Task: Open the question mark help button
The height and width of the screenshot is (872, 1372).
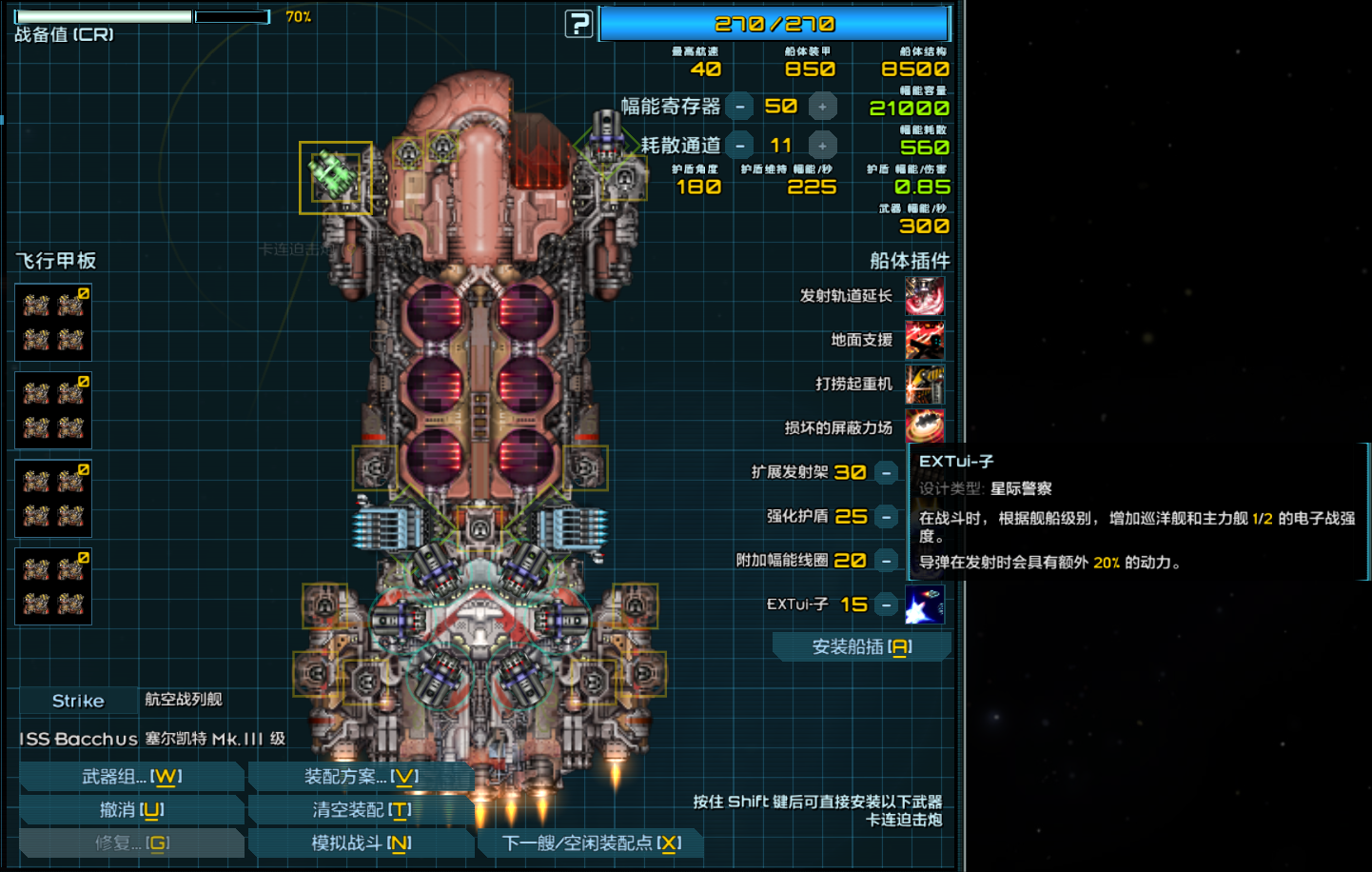Action: (578, 24)
